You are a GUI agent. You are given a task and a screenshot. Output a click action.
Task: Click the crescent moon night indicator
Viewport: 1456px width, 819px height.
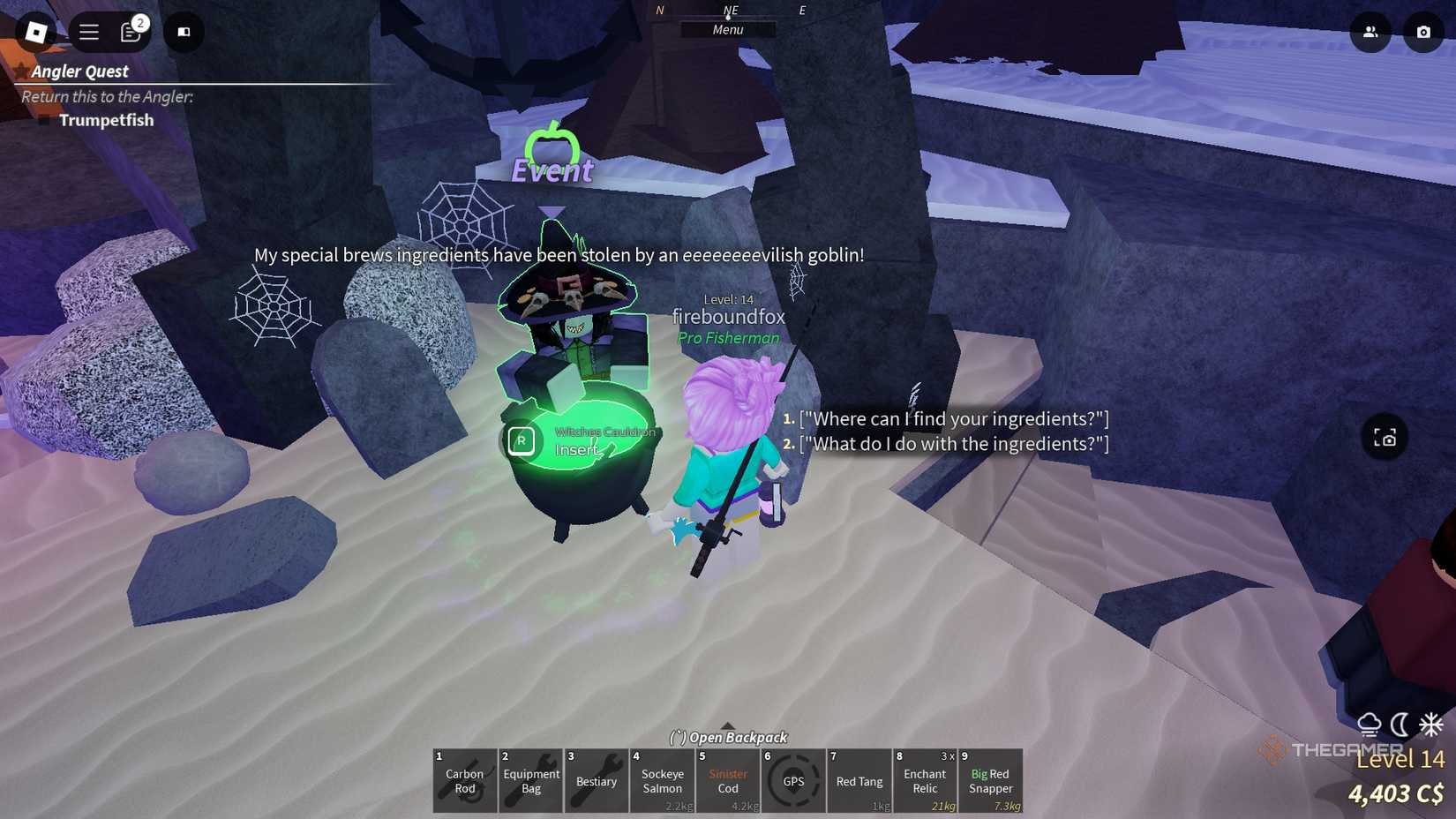point(1400,725)
